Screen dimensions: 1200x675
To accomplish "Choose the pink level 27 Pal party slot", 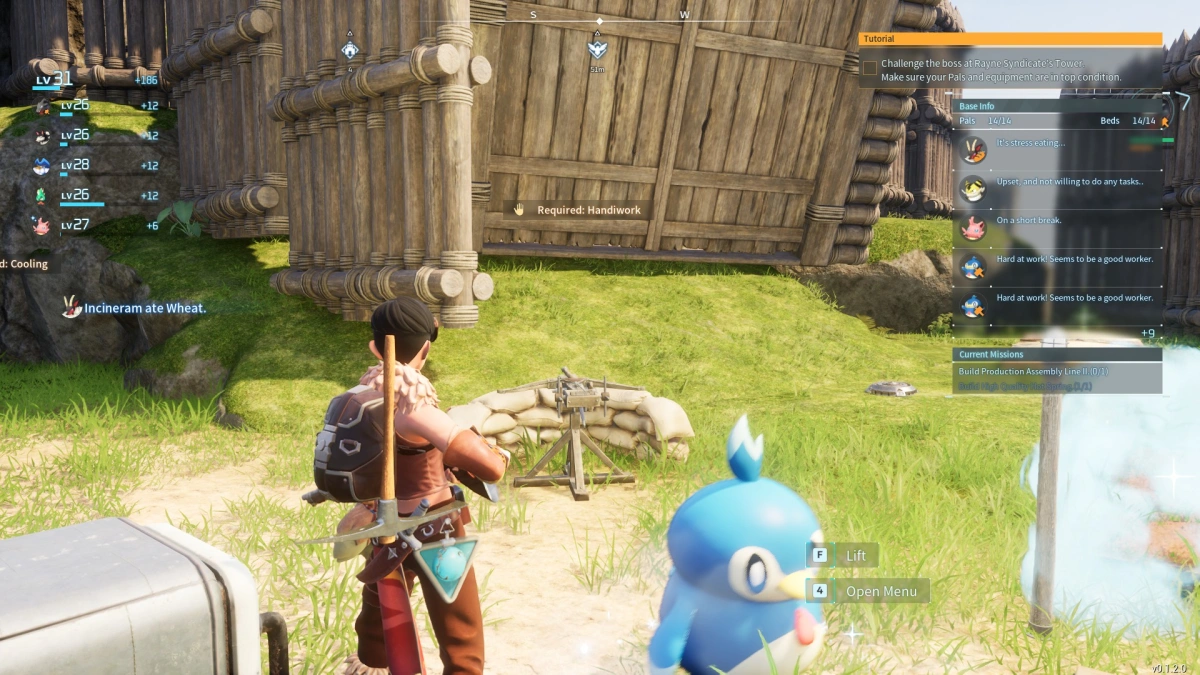I will (x=42, y=226).
